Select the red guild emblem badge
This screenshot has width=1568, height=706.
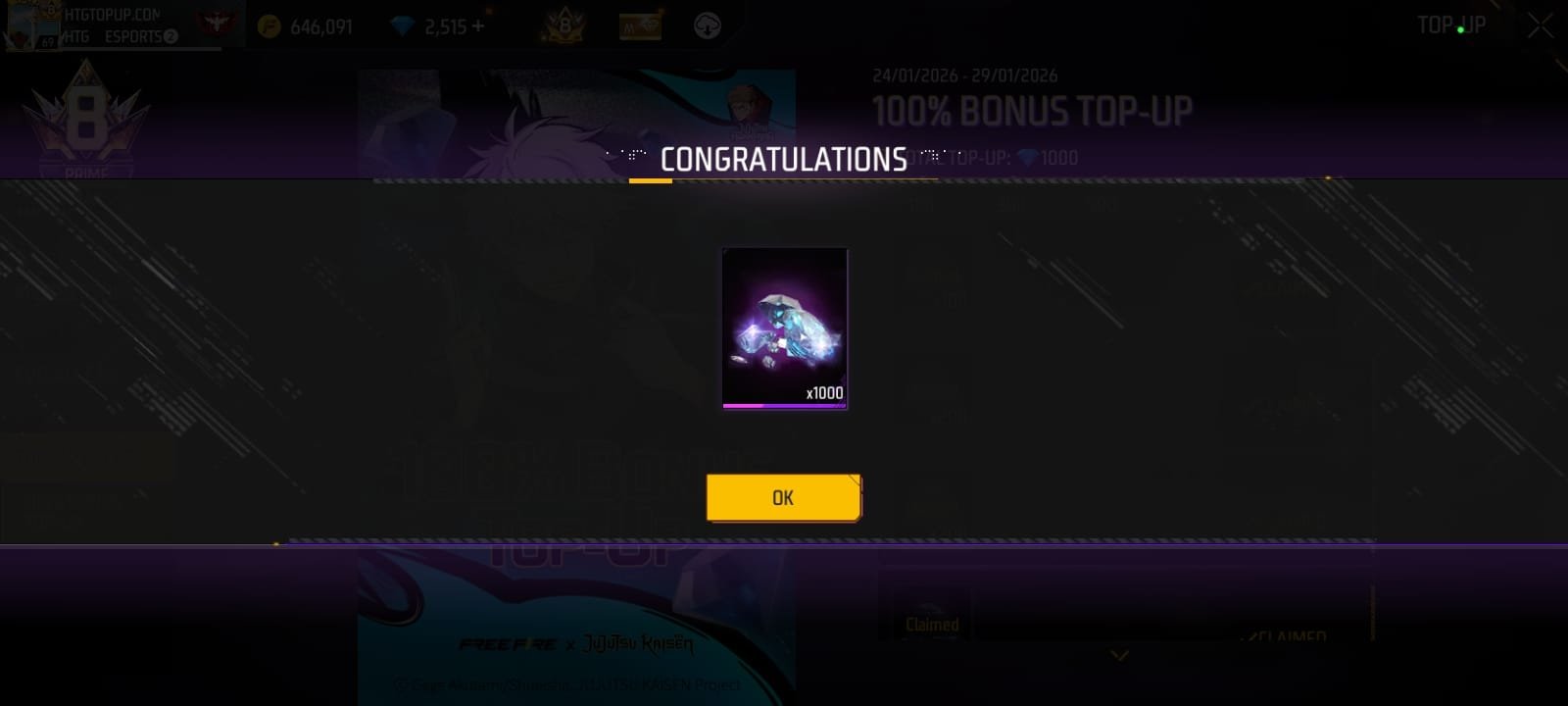[x=218, y=22]
